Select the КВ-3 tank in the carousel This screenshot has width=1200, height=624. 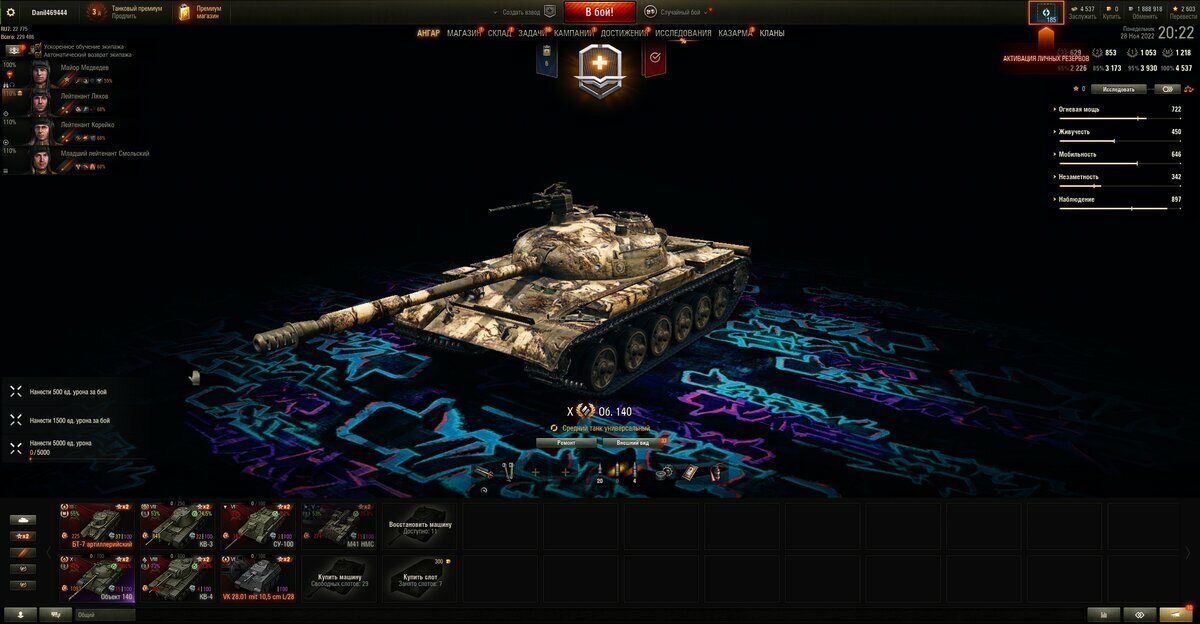coord(177,525)
